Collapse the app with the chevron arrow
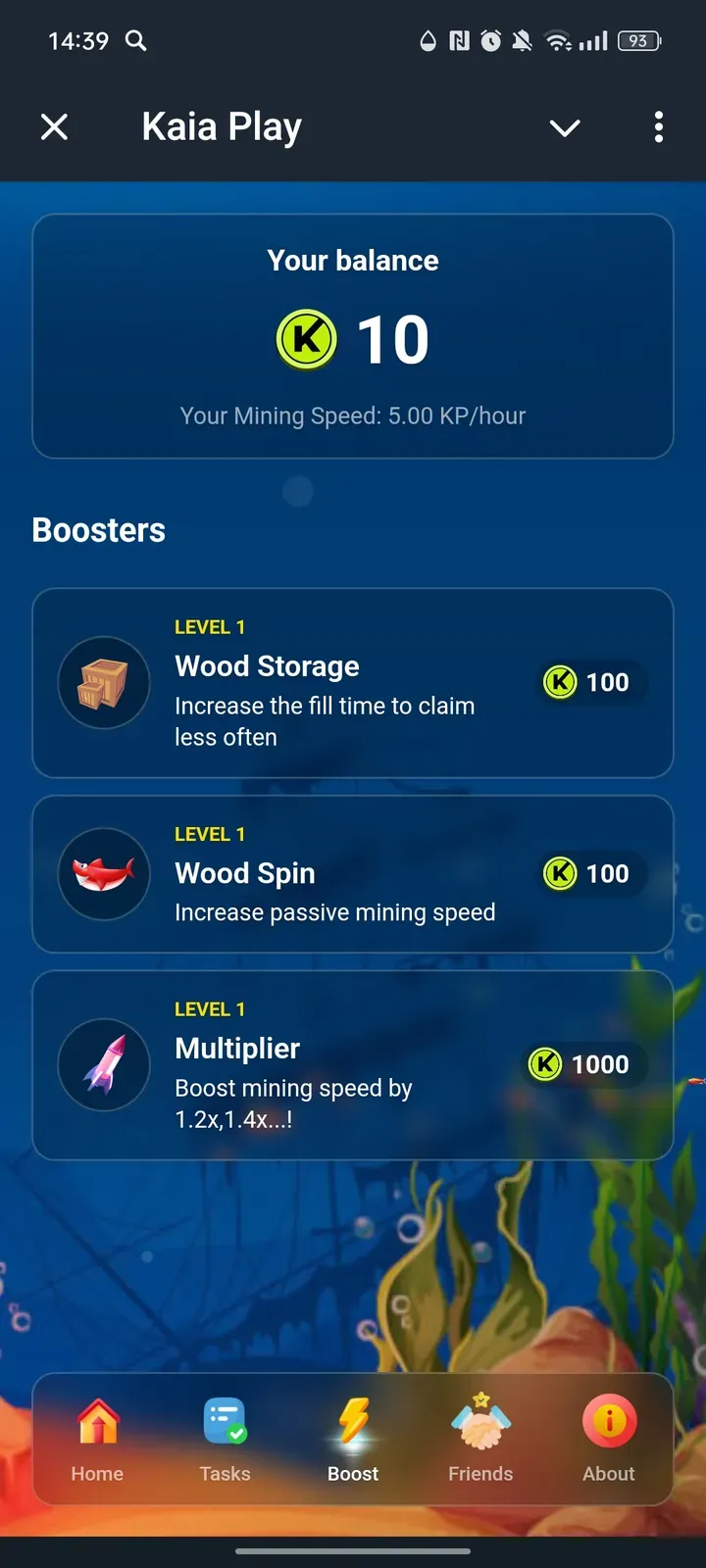 click(x=565, y=127)
